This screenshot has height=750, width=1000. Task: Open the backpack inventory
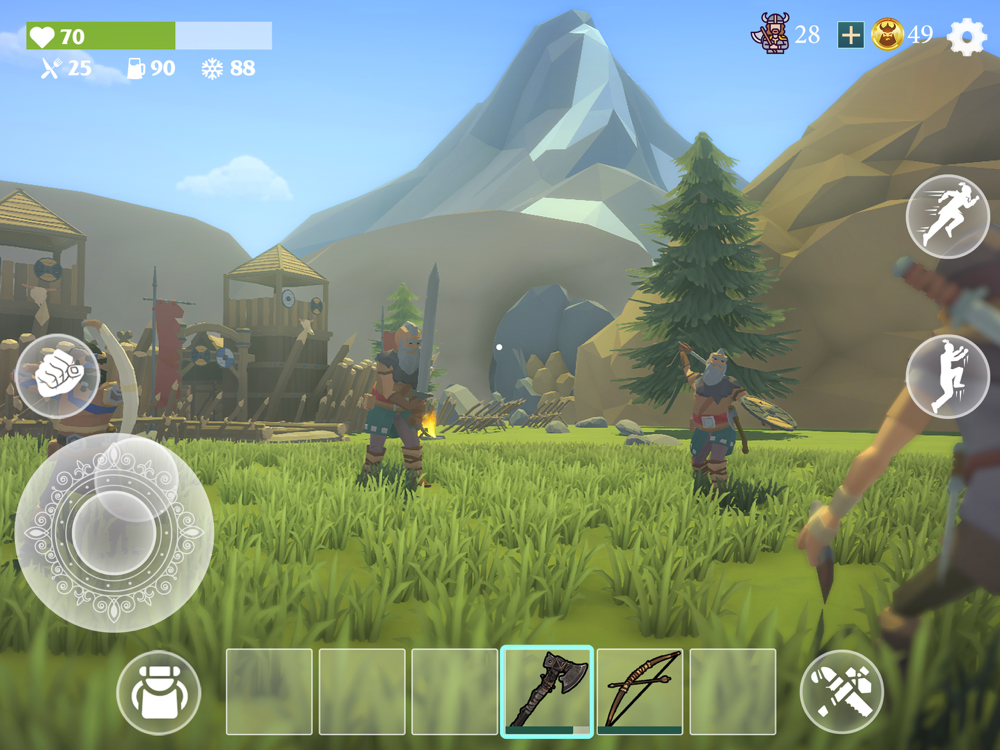tap(158, 692)
